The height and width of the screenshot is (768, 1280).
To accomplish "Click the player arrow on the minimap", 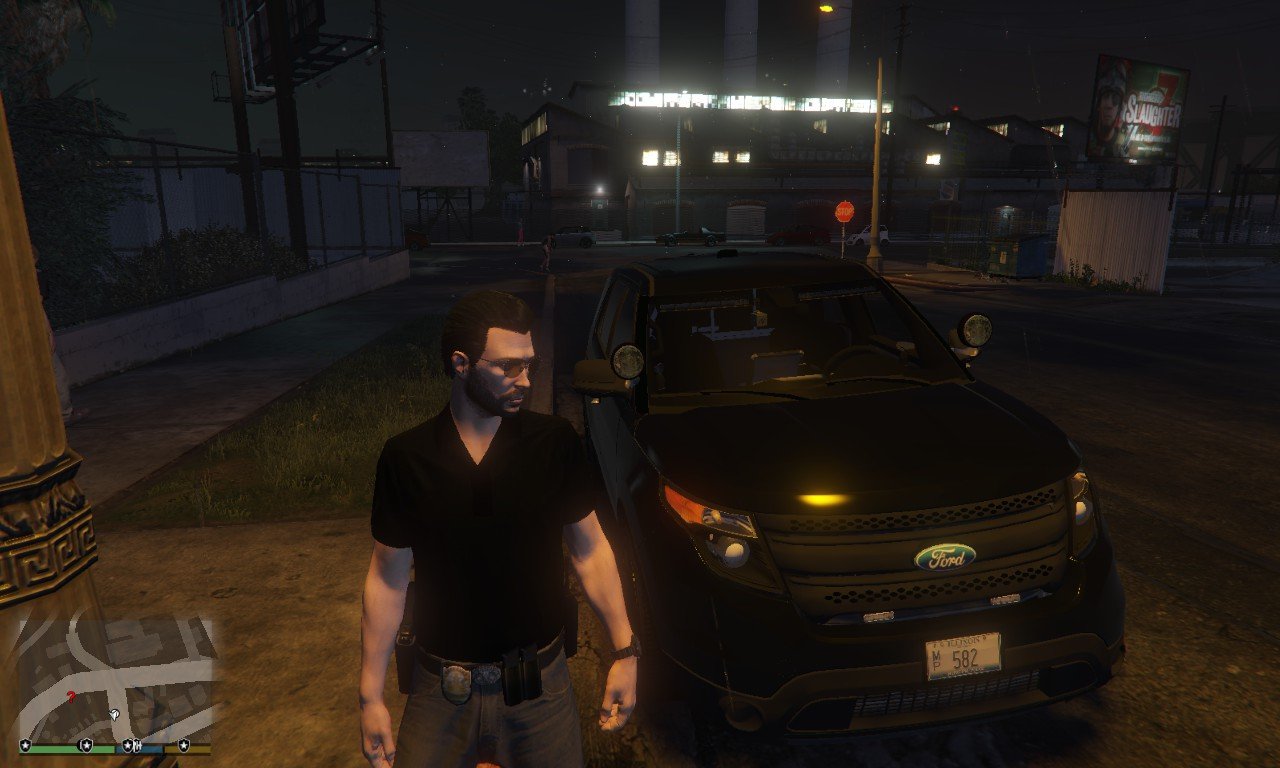I will click(114, 715).
